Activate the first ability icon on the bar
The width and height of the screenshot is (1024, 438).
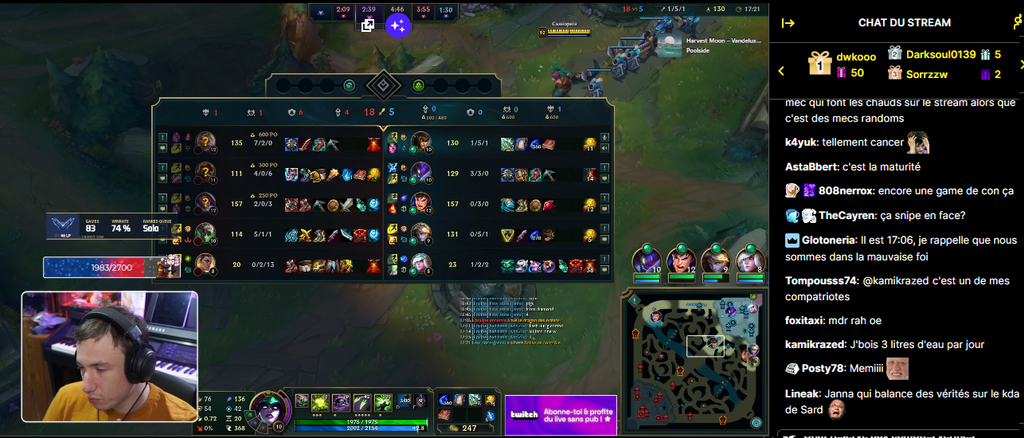(302, 402)
